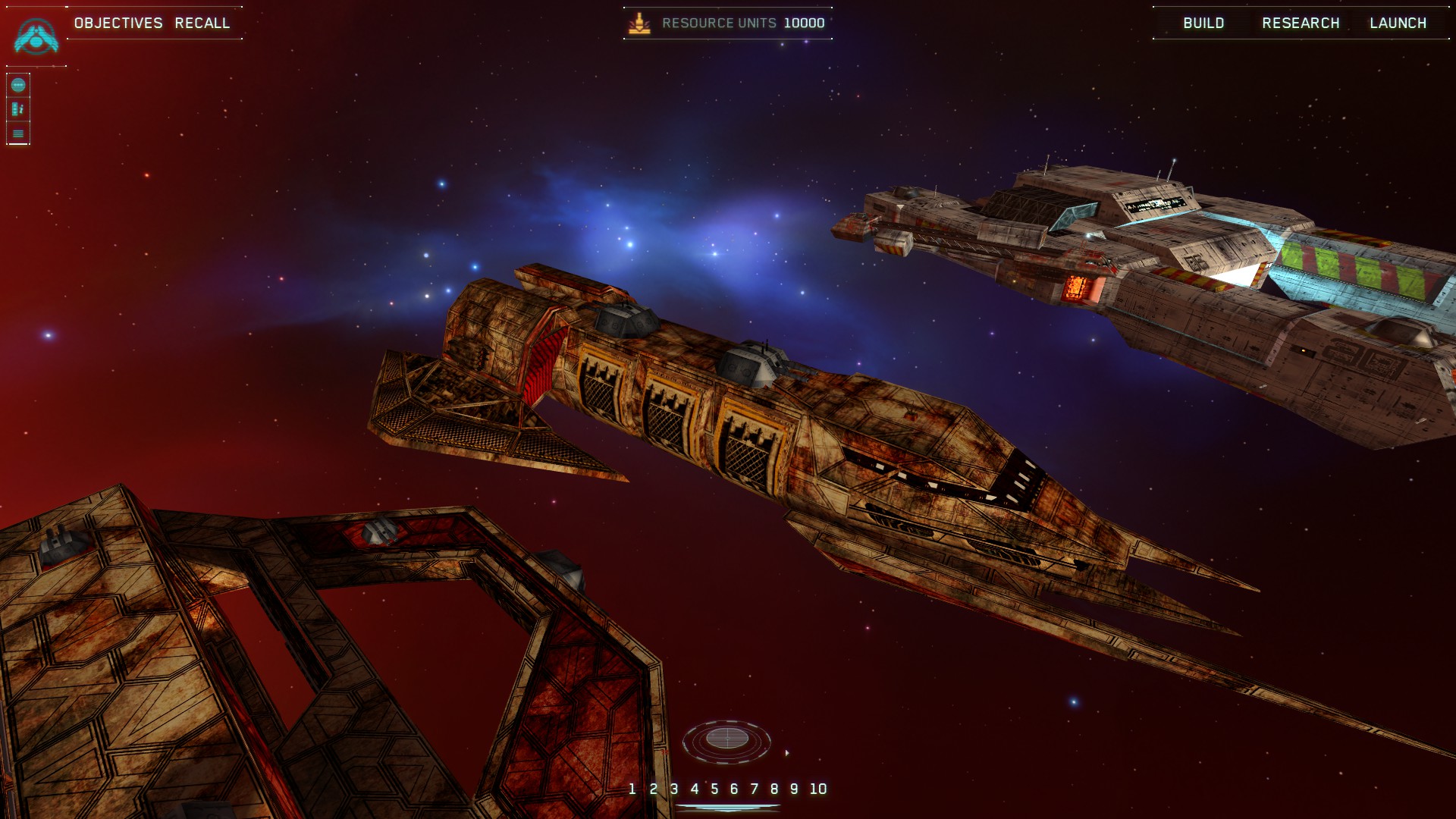Open the circular sensors disc above the taskbar

(x=726, y=739)
